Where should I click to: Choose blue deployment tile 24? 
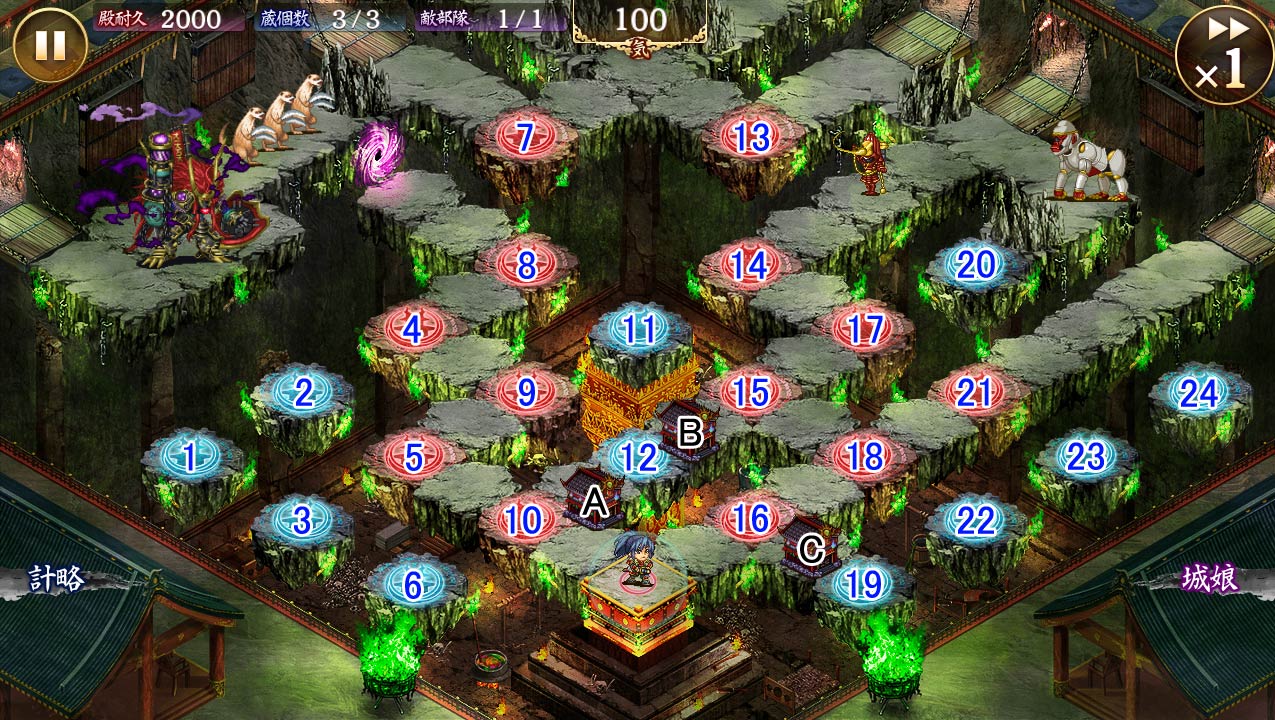[1199, 394]
